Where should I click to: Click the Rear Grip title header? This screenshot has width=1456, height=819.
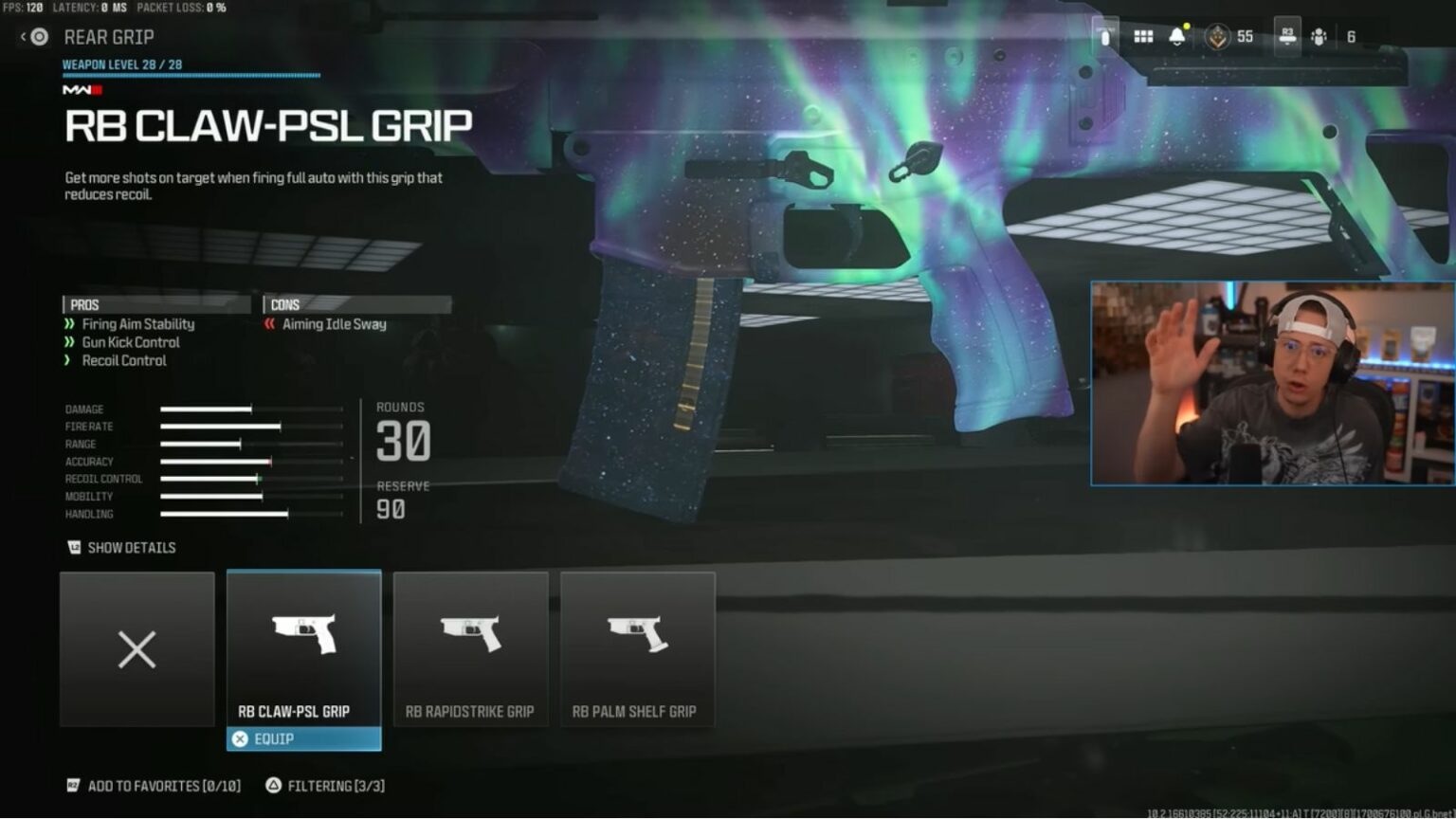click(x=109, y=37)
